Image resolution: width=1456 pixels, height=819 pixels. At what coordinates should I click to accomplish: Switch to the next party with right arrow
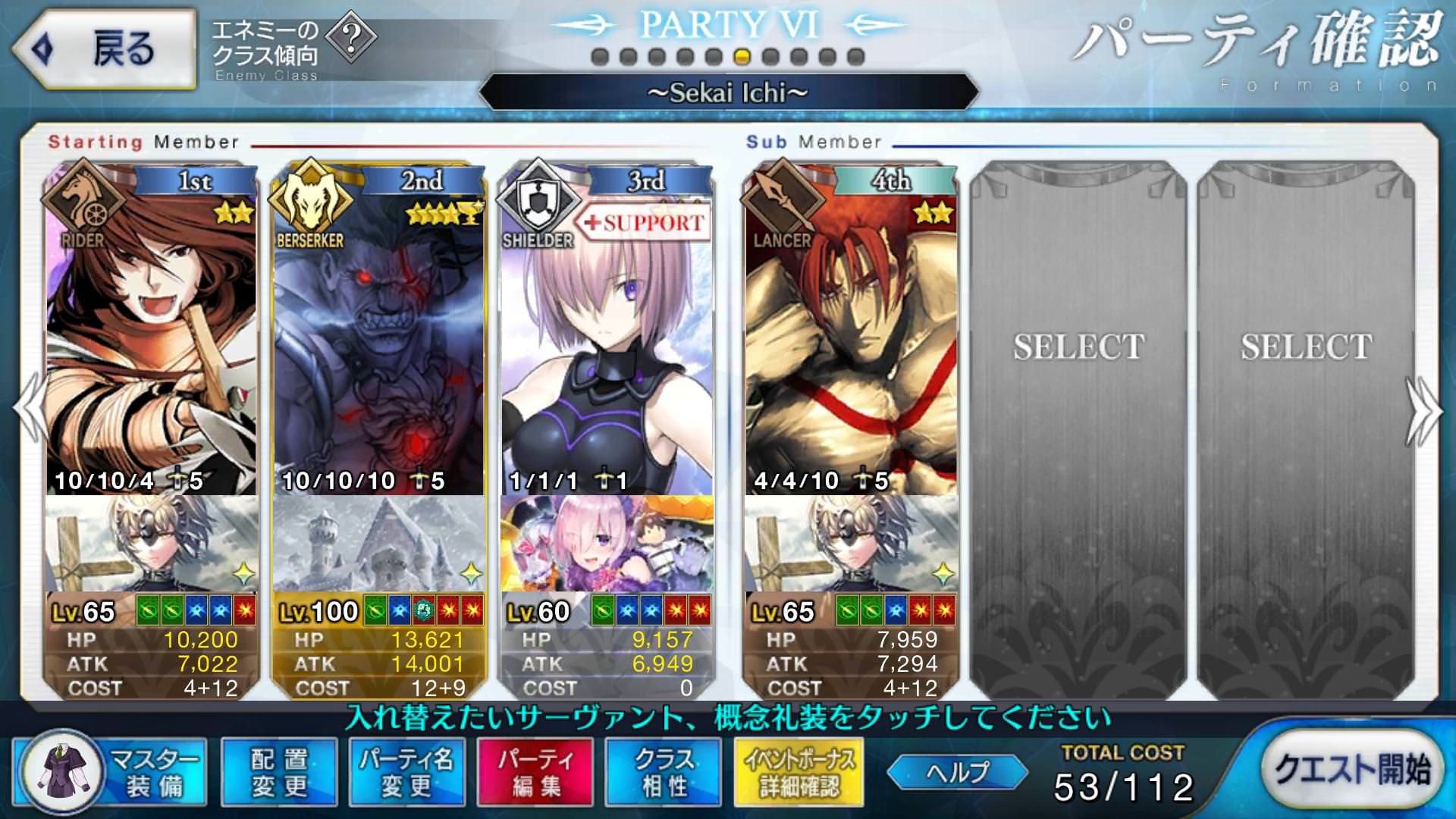point(1424,409)
